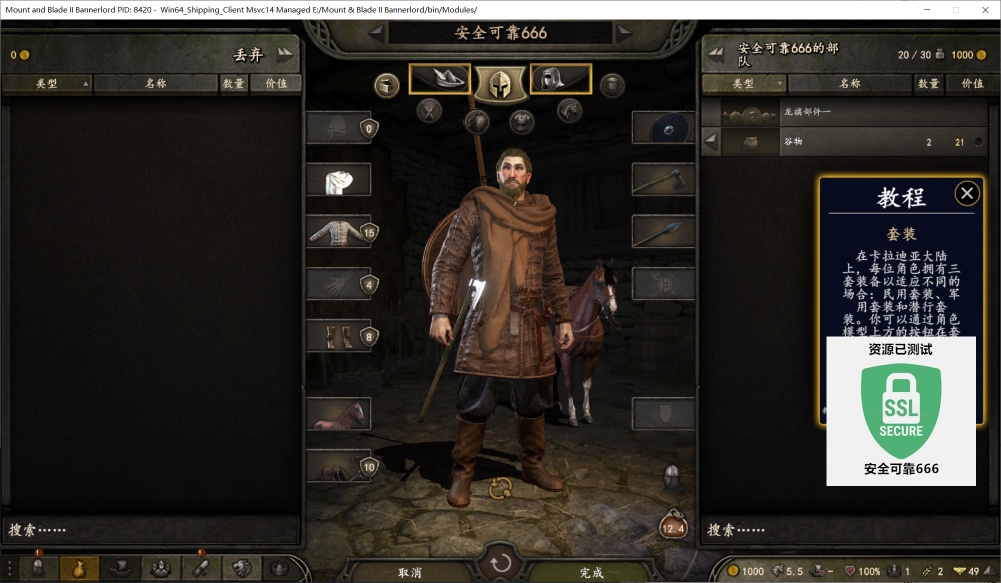1001x583 pixels.
Task: Pick the white cape shoulder slot
Action: point(338,180)
